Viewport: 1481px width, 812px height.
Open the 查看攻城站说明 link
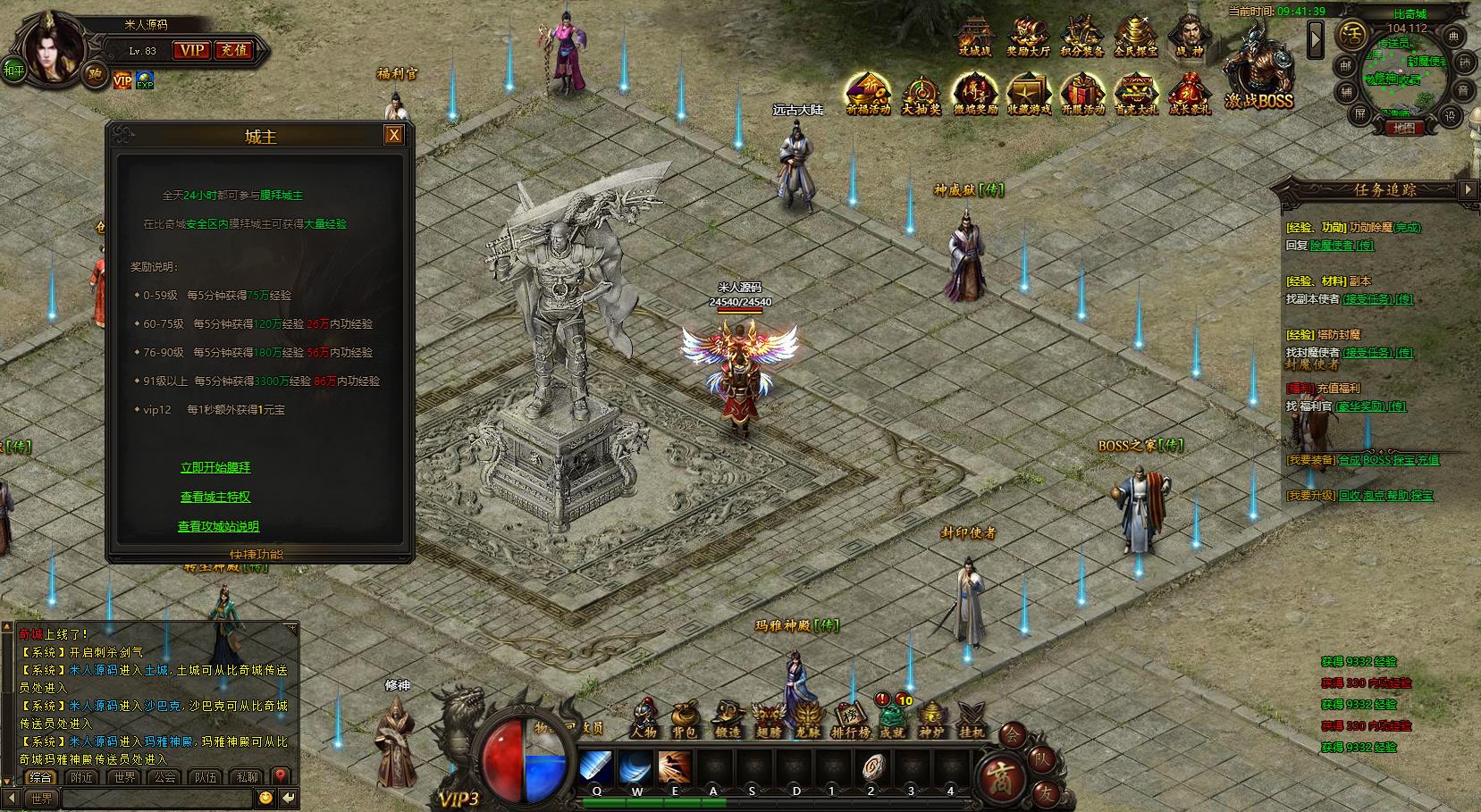tap(218, 526)
